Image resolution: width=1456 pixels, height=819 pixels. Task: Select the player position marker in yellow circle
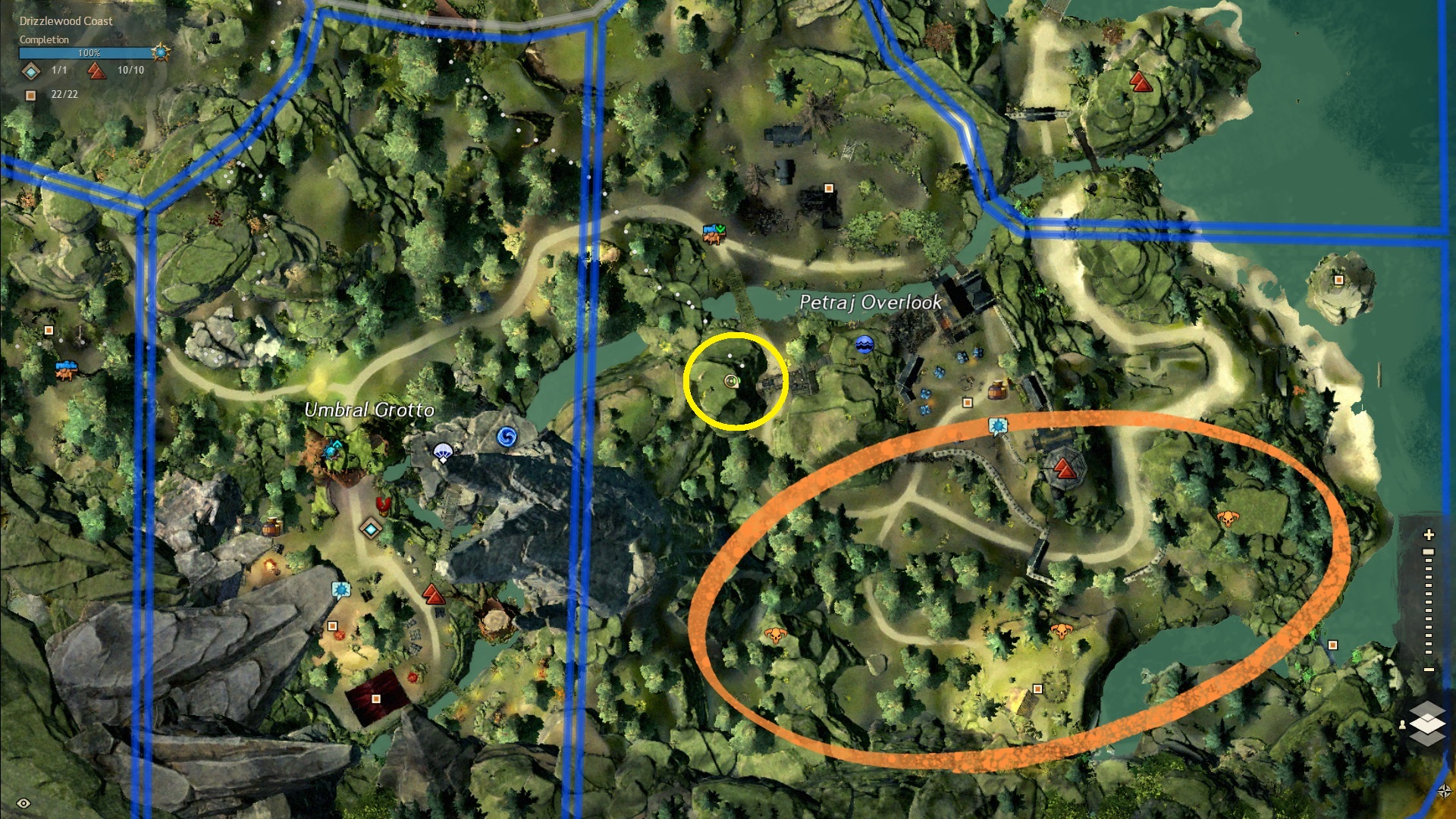click(731, 381)
